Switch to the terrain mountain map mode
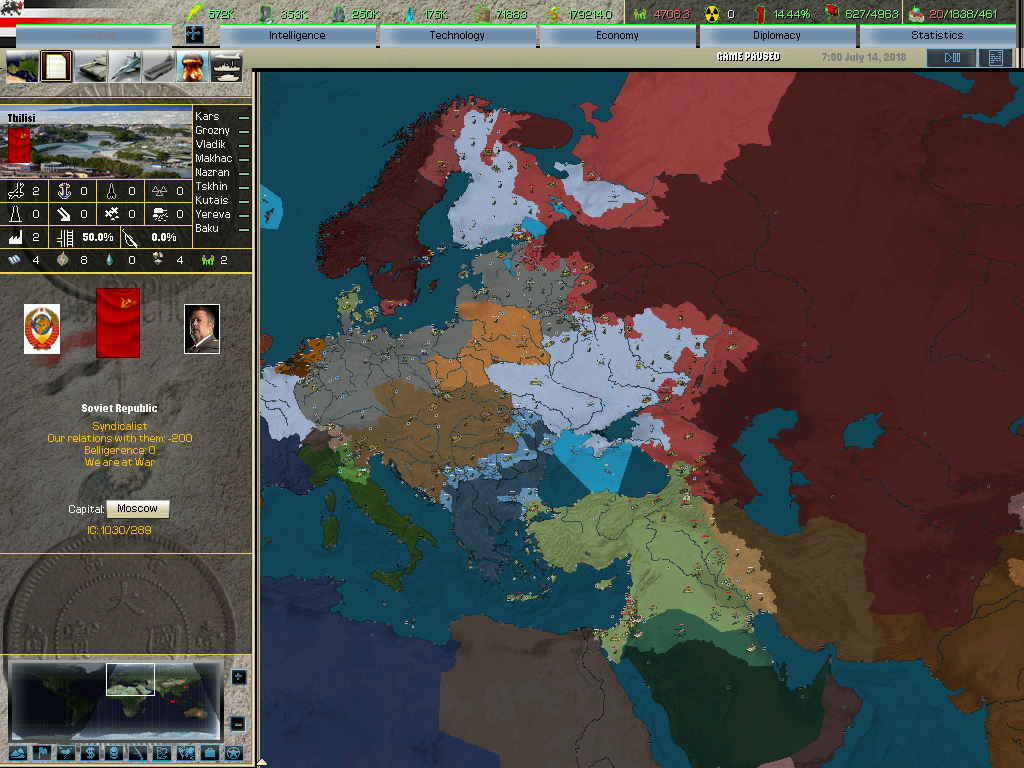 tap(16, 753)
